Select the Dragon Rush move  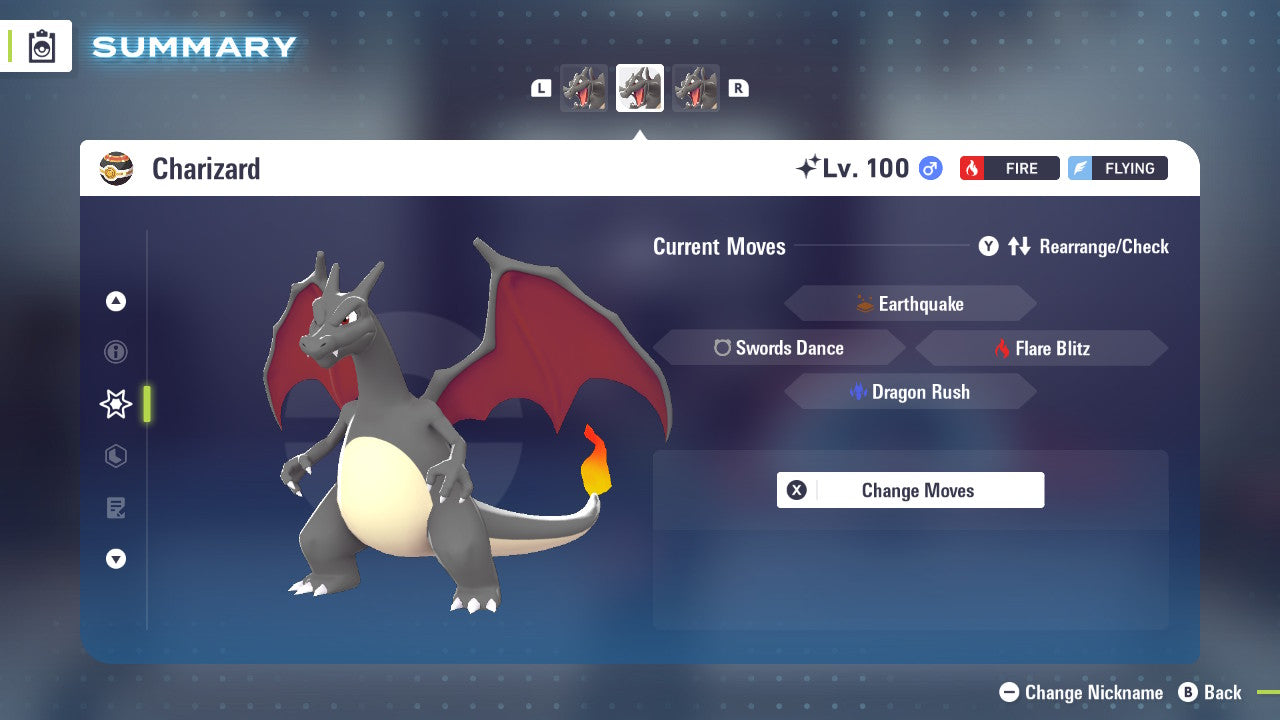(x=909, y=391)
